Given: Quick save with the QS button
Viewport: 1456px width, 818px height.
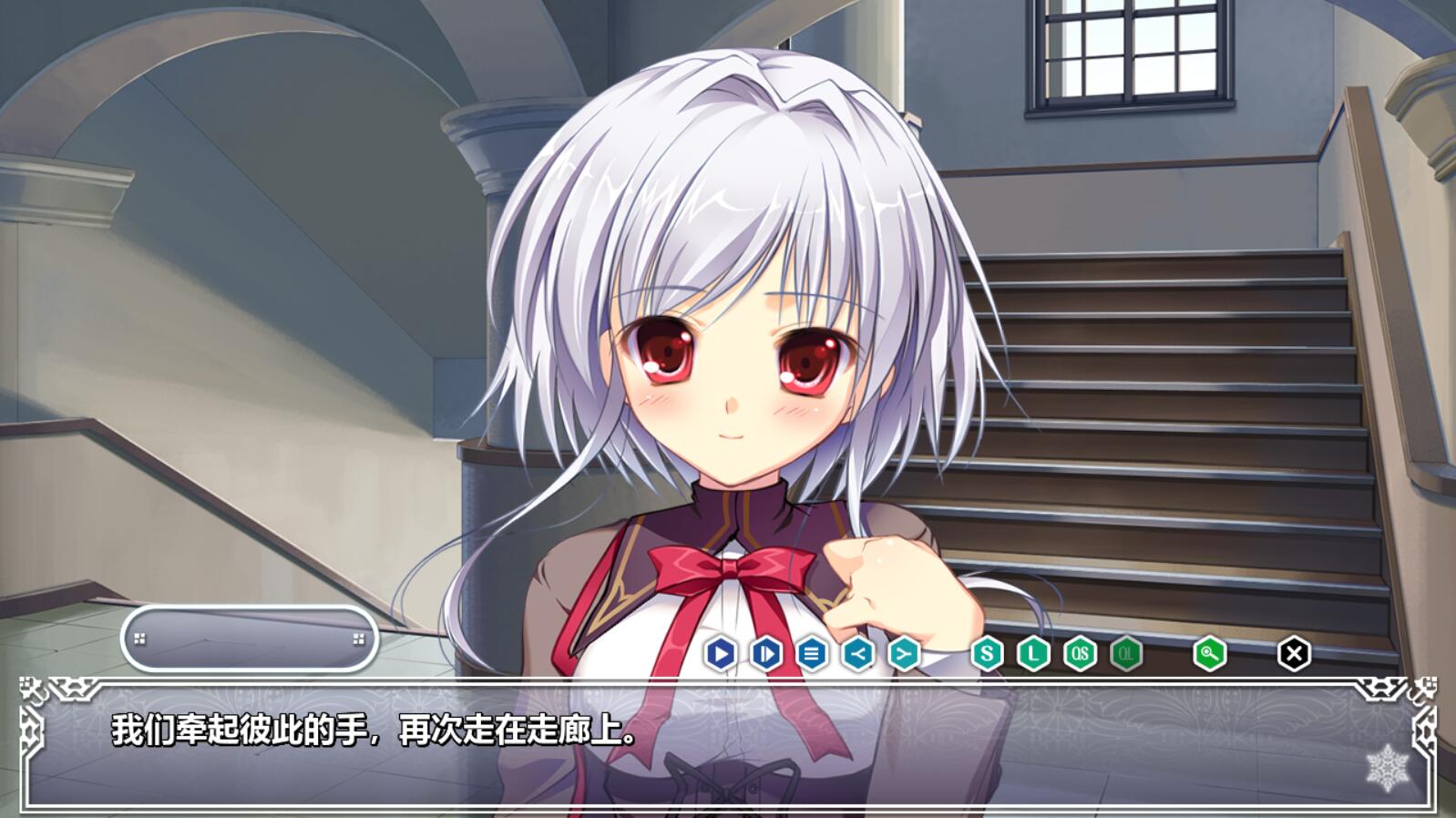Looking at the screenshot, I should coord(1080,653).
